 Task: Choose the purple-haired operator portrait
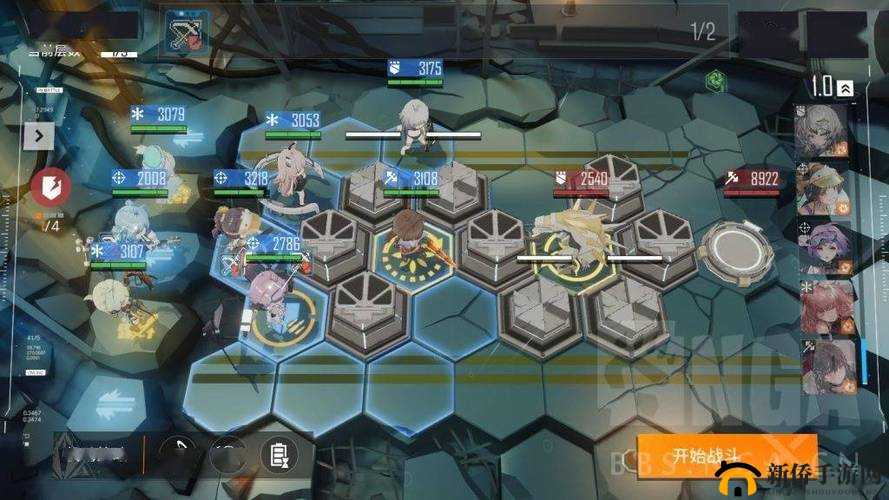coord(824,247)
